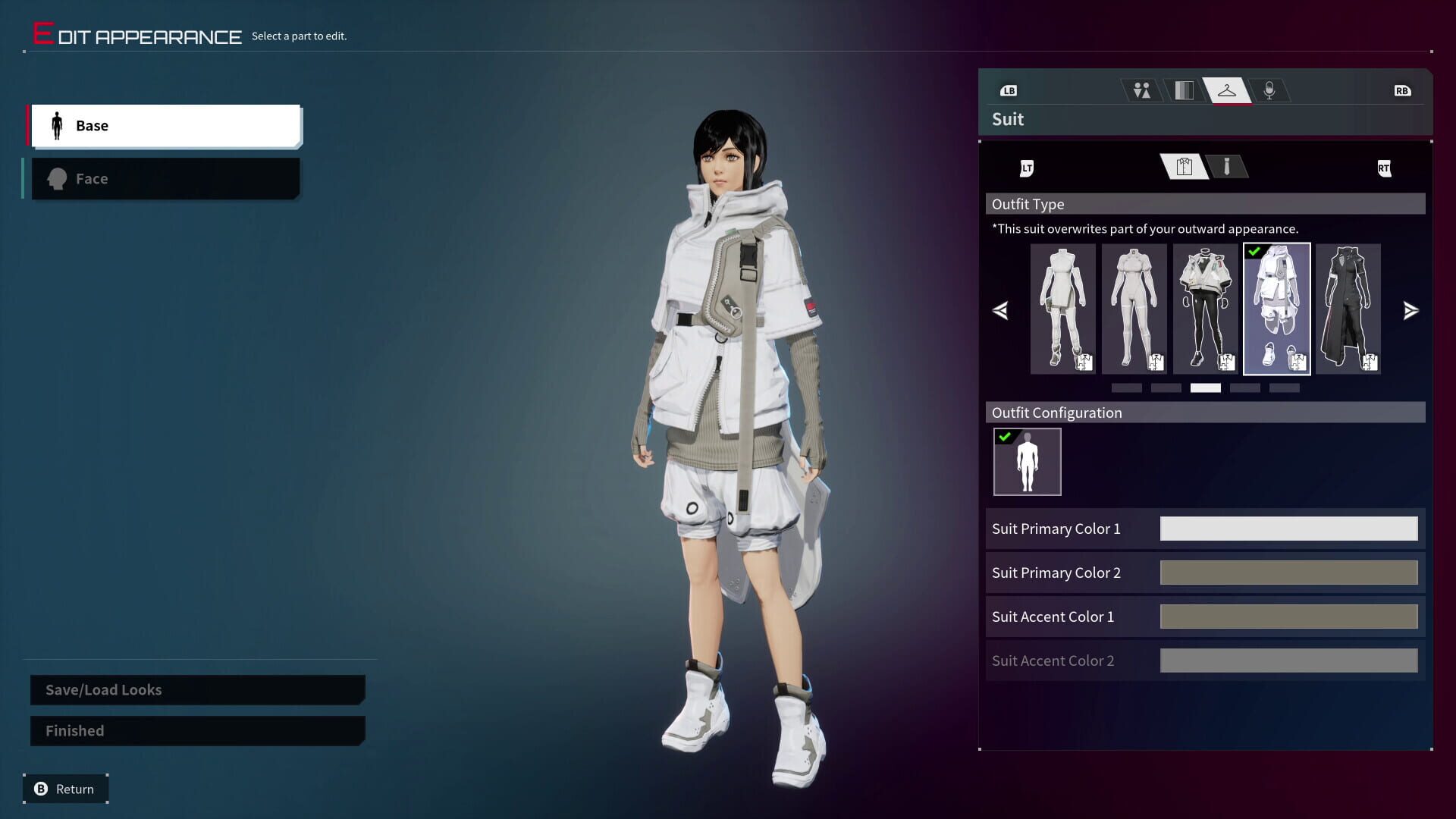Select the shirt sub-tab icon
The width and height of the screenshot is (1456, 819).
(x=1183, y=167)
